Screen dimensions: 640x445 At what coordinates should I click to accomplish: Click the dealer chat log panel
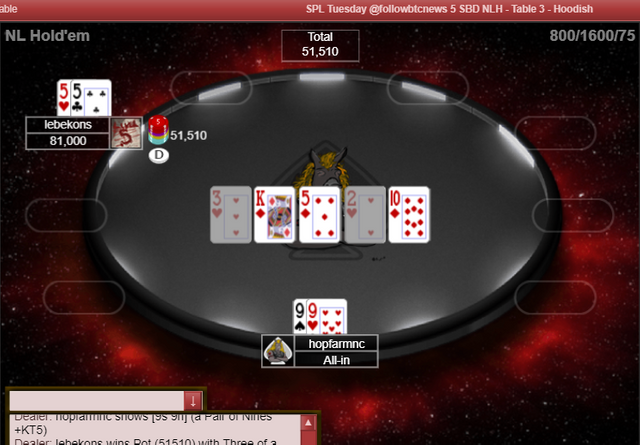pyautogui.click(x=150, y=430)
